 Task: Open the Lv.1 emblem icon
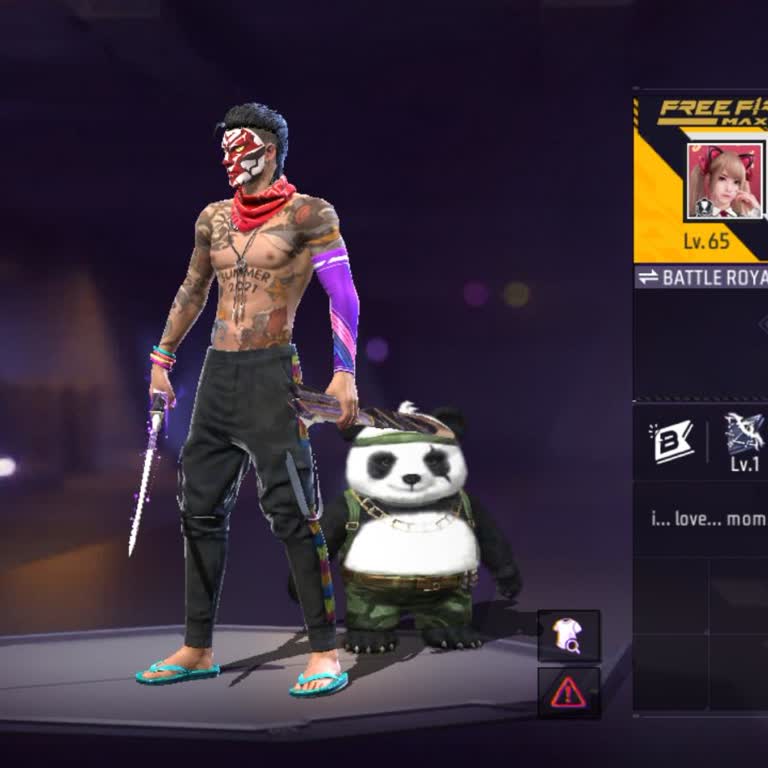tap(745, 433)
